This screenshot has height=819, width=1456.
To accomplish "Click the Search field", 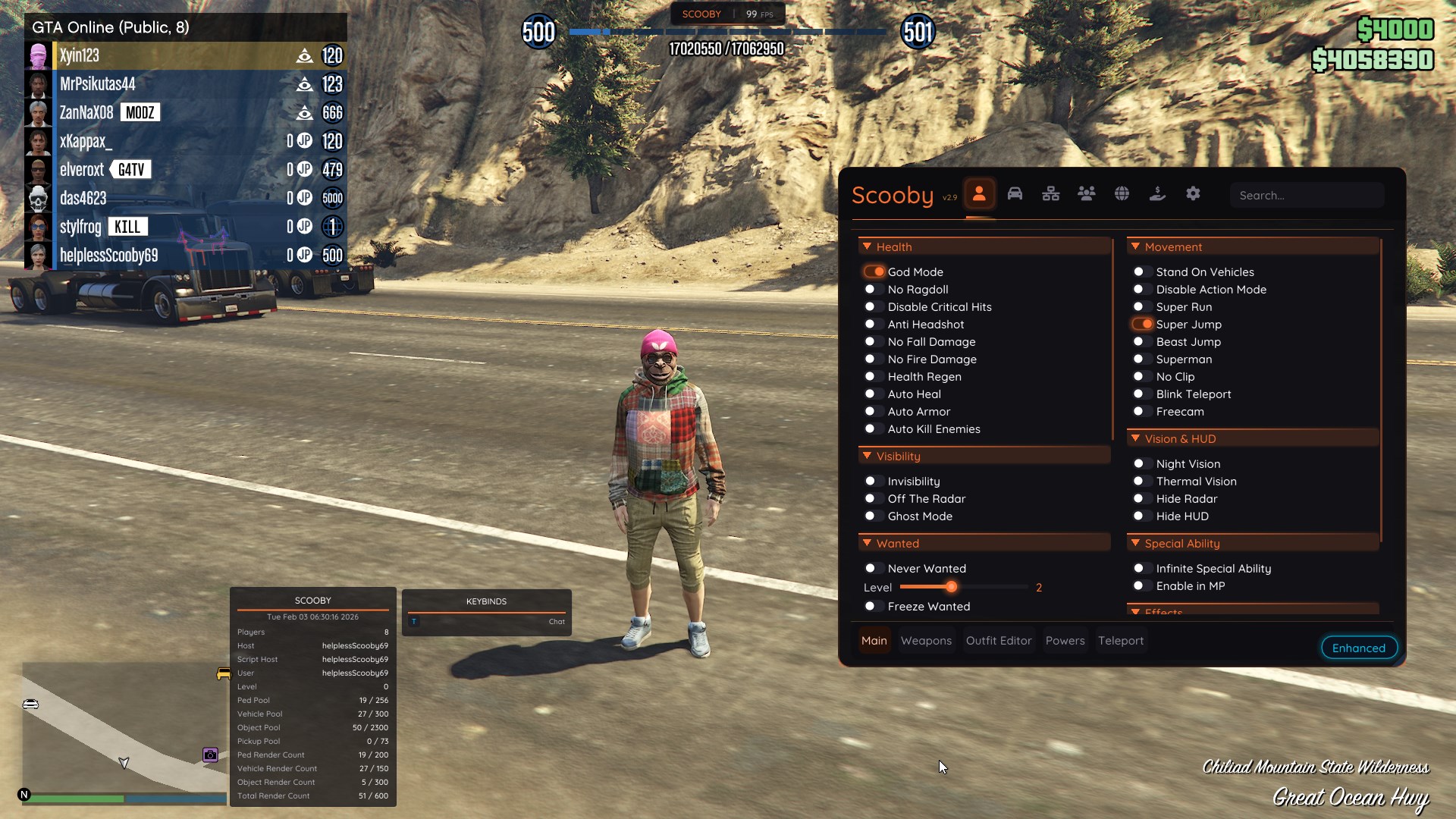I will pyautogui.click(x=1307, y=195).
